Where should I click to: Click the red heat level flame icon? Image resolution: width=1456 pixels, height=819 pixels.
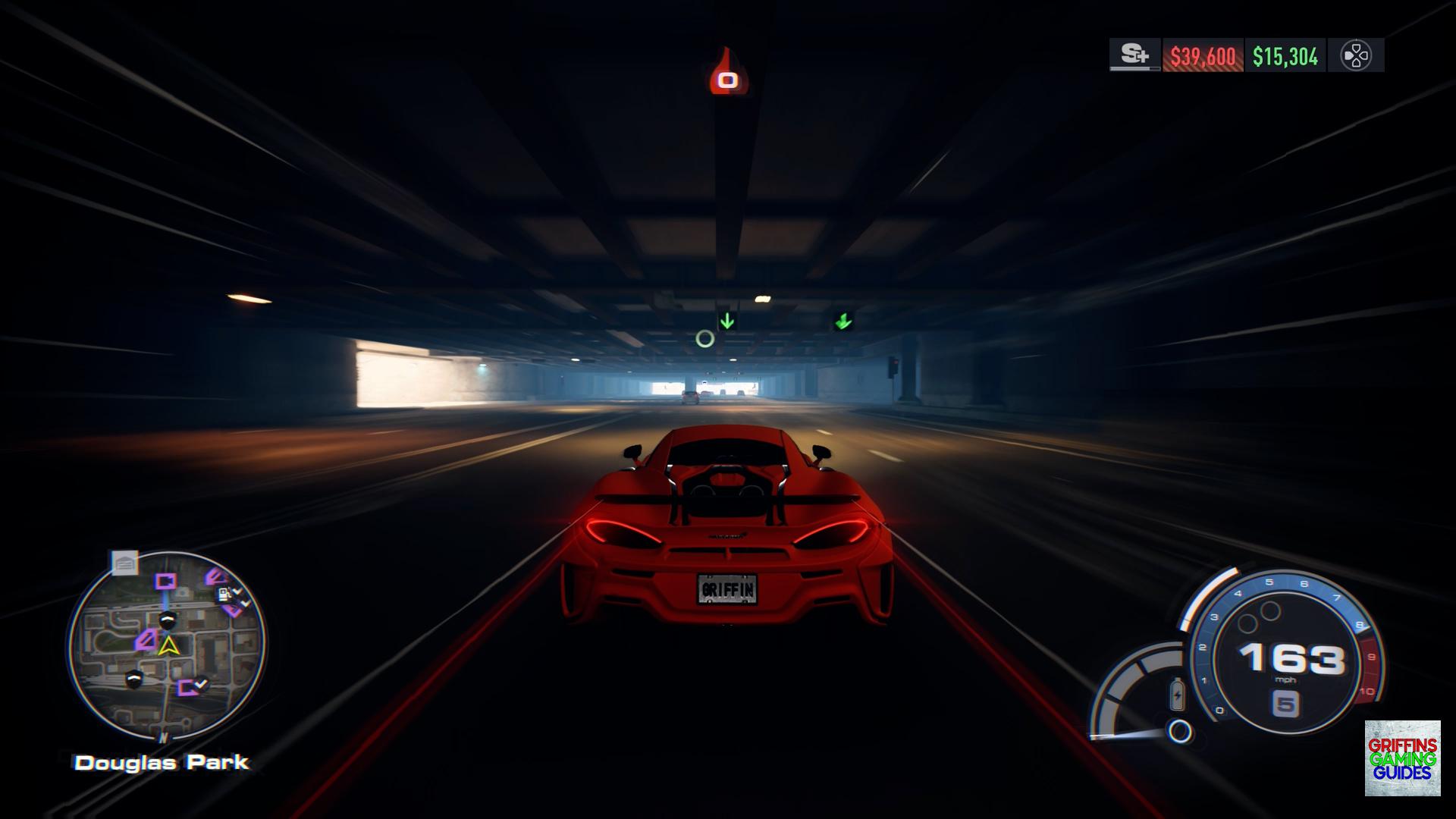coord(727,74)
